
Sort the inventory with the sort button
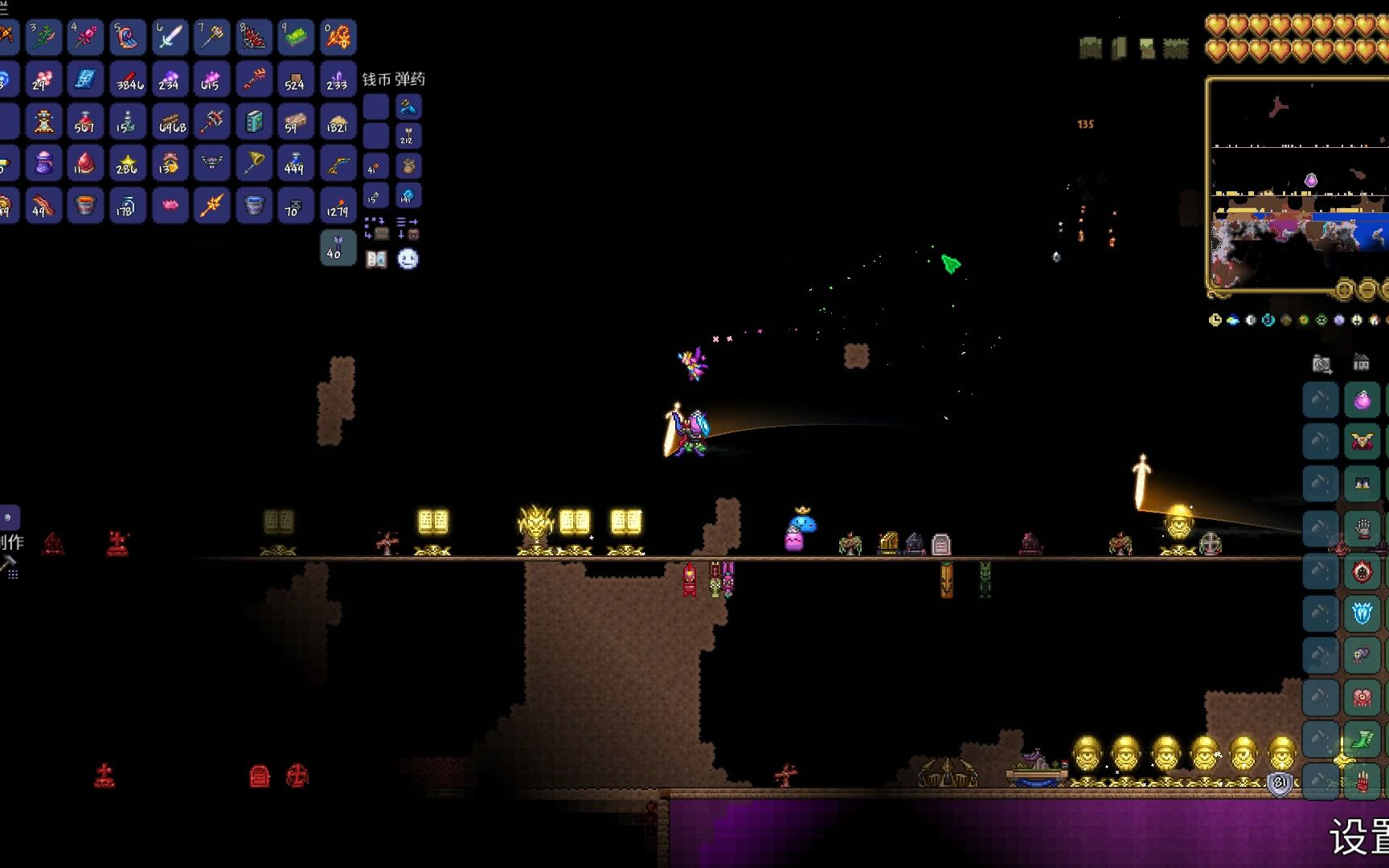click(x=408, y=228)
